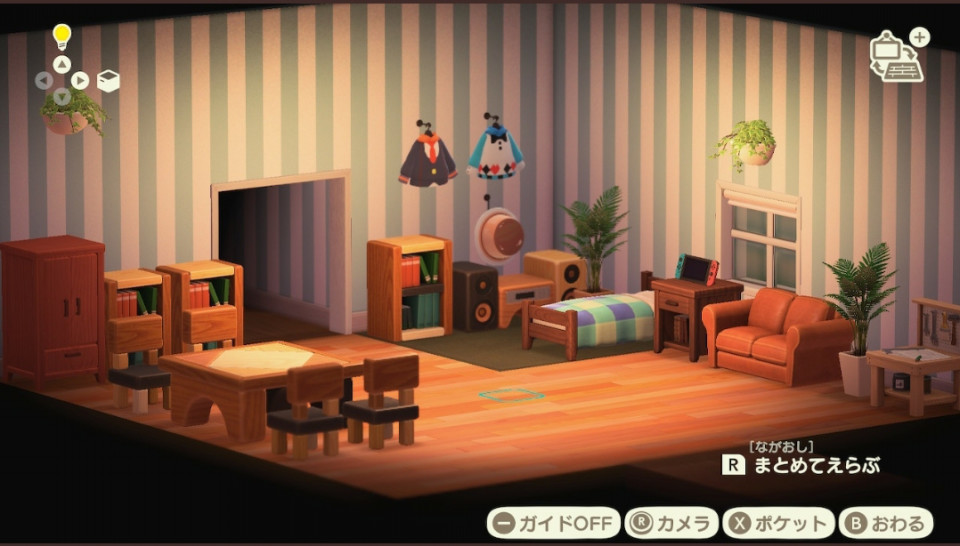Open the ポケット pockets button
960x546 pixels.
point(779,523)
